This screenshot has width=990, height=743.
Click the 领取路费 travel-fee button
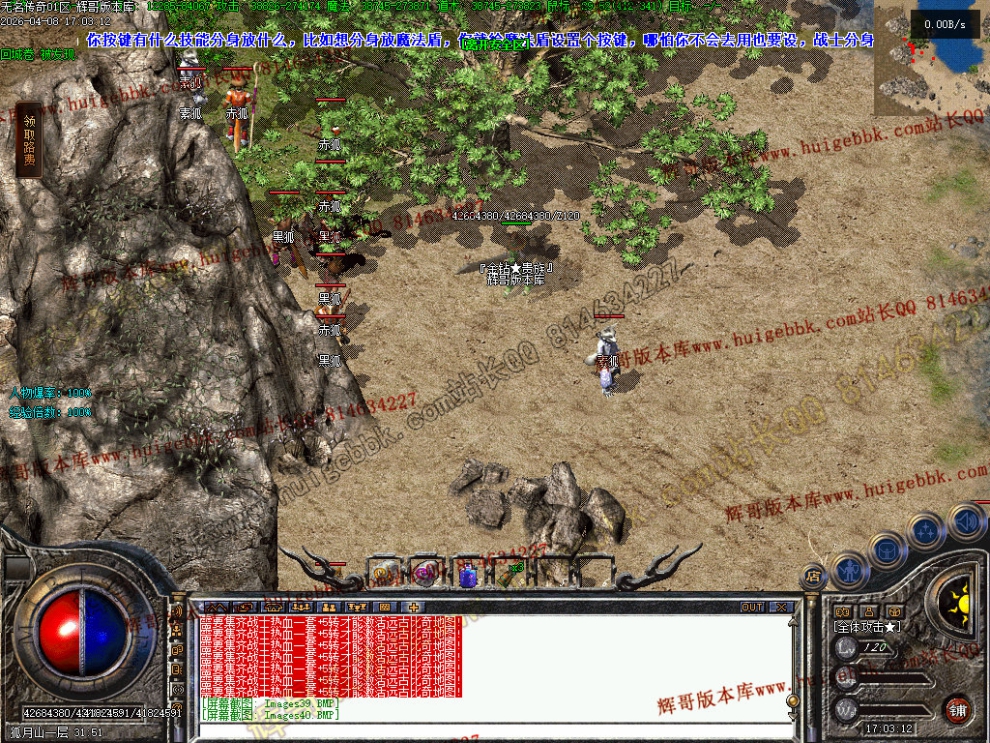point(29,139)
